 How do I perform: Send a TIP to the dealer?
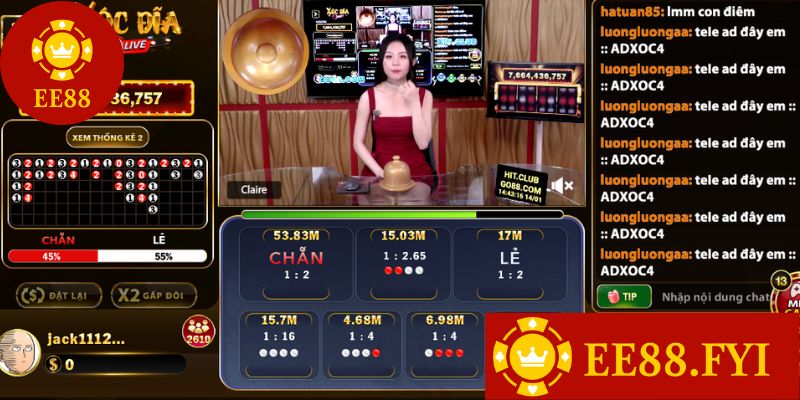click(623, 296)
